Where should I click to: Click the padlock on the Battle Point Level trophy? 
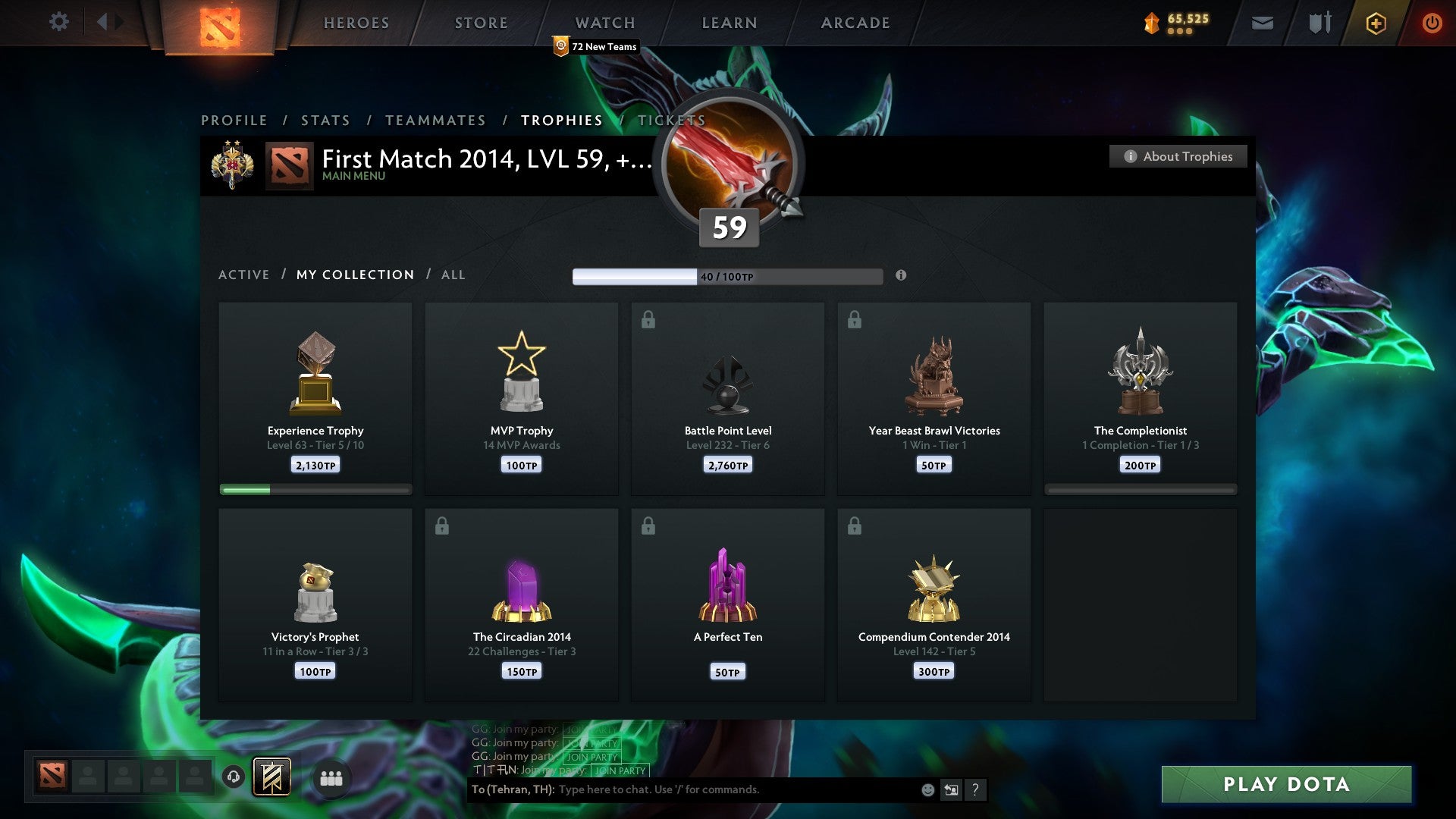click(647, 320)
